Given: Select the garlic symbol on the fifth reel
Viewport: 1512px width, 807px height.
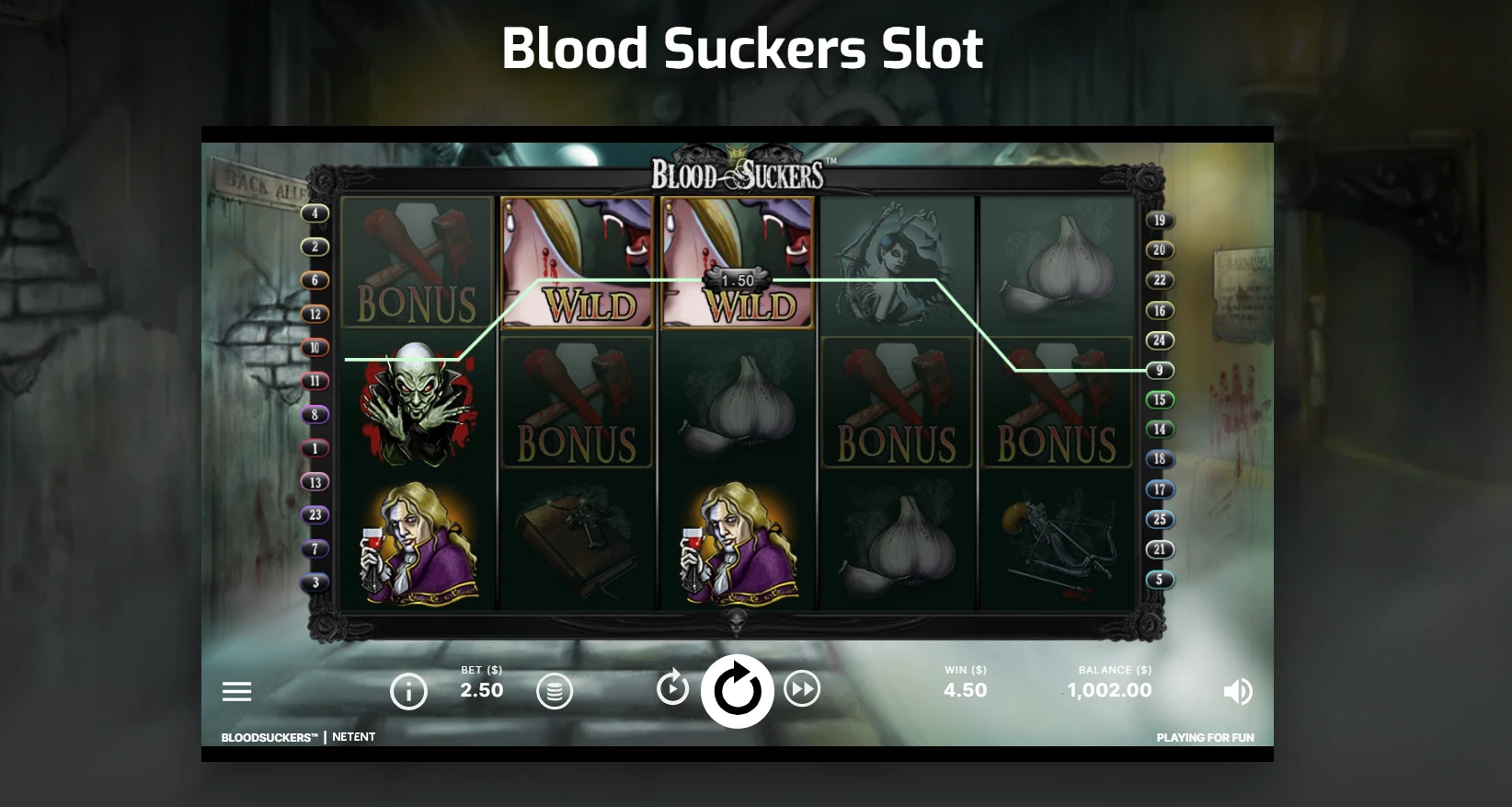Looking at the screenshot, I should tap(1056, 264).
